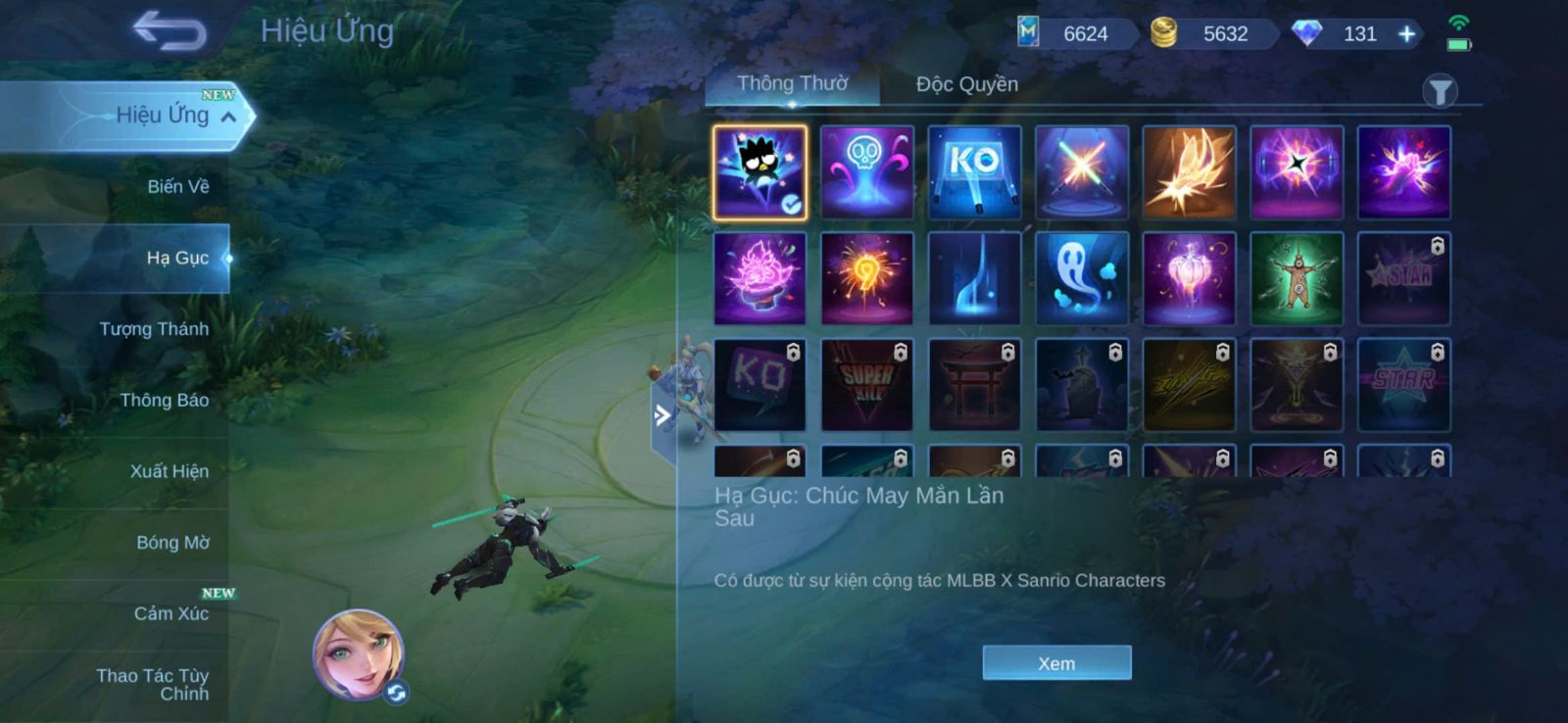Select the blue ghost elimination effect
The image size is (1568, 723).
point(1082,278)
